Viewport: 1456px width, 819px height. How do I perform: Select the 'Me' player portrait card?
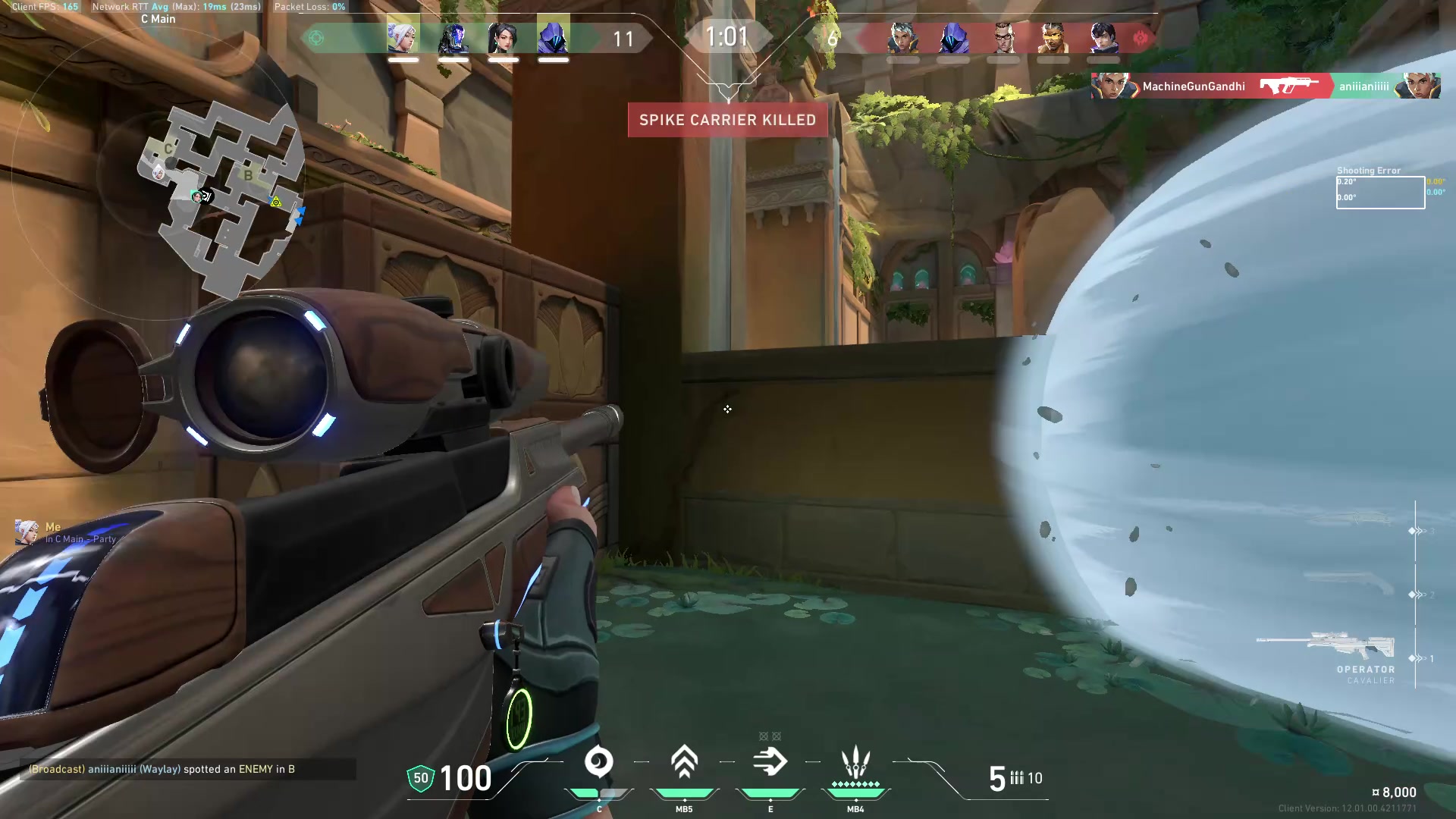27,532
